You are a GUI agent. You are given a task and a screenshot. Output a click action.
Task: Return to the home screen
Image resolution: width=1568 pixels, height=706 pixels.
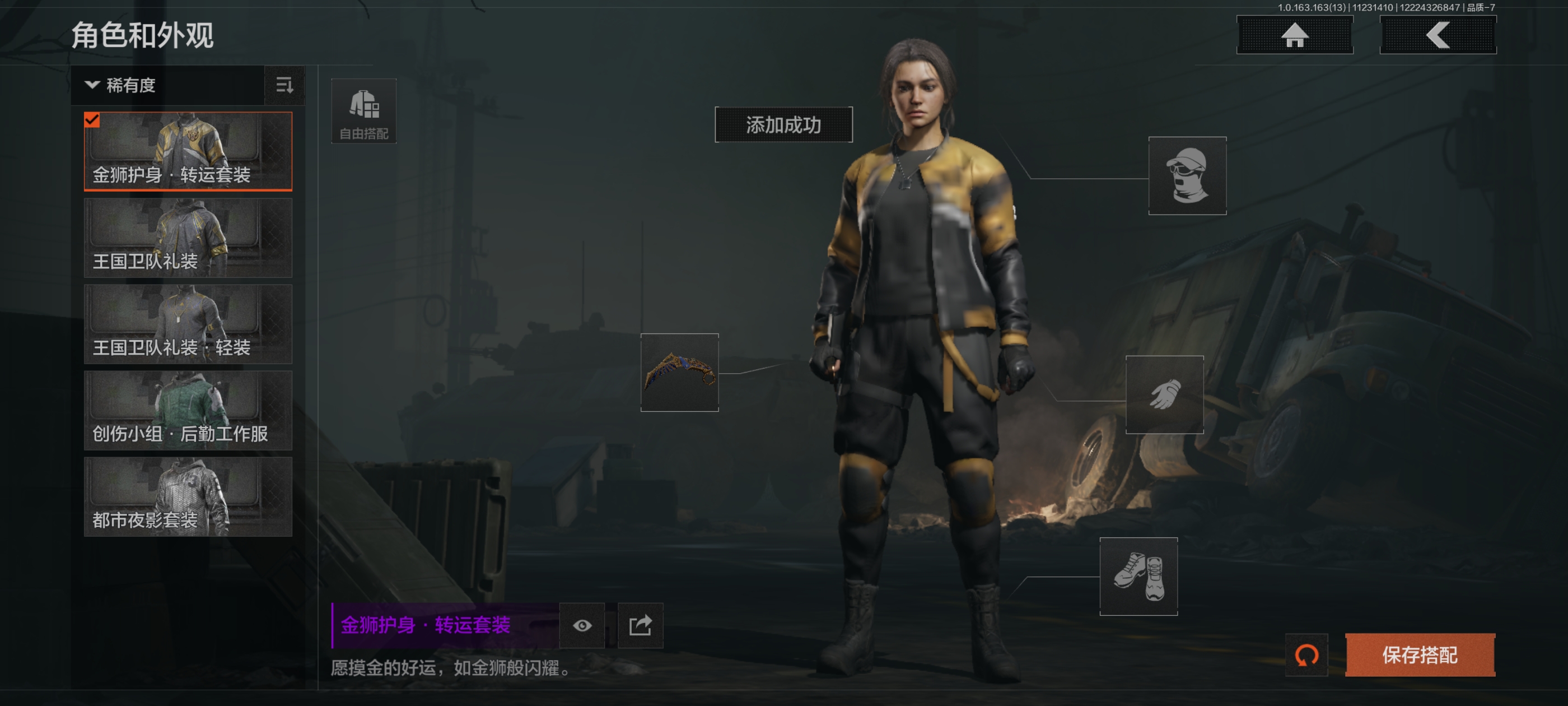tap(1294, 35)
